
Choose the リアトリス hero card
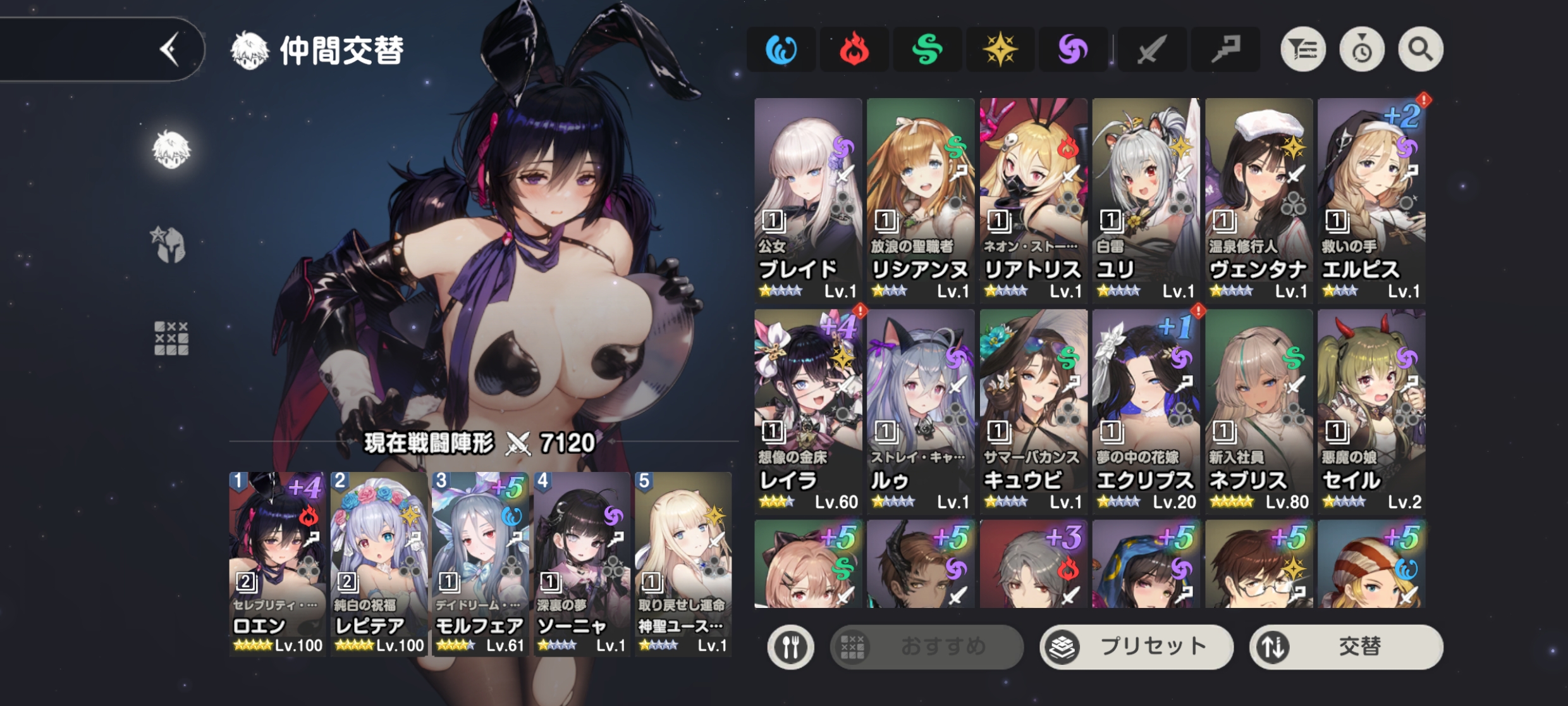1033,199
